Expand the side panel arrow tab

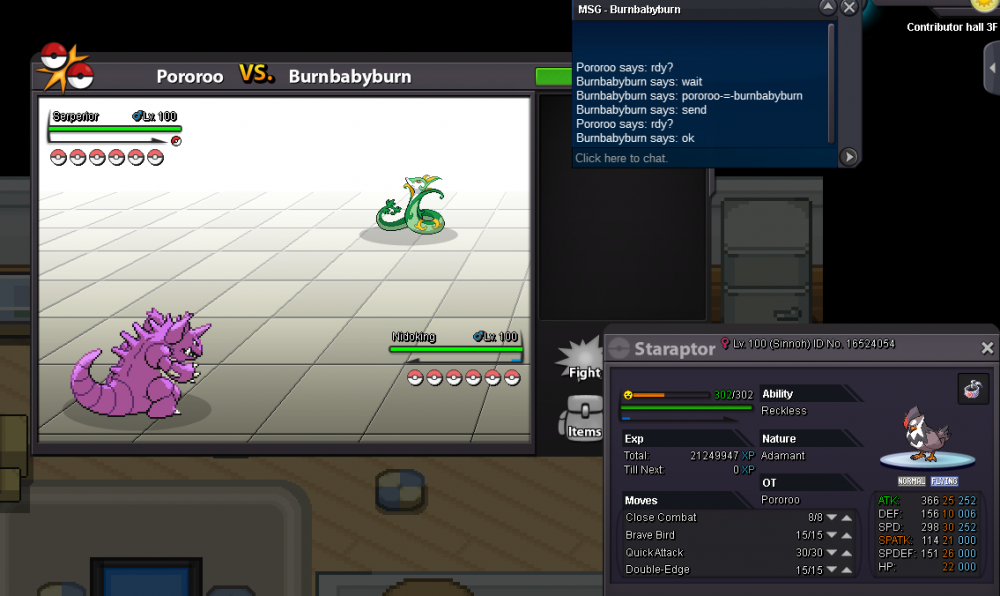[991, 68]
